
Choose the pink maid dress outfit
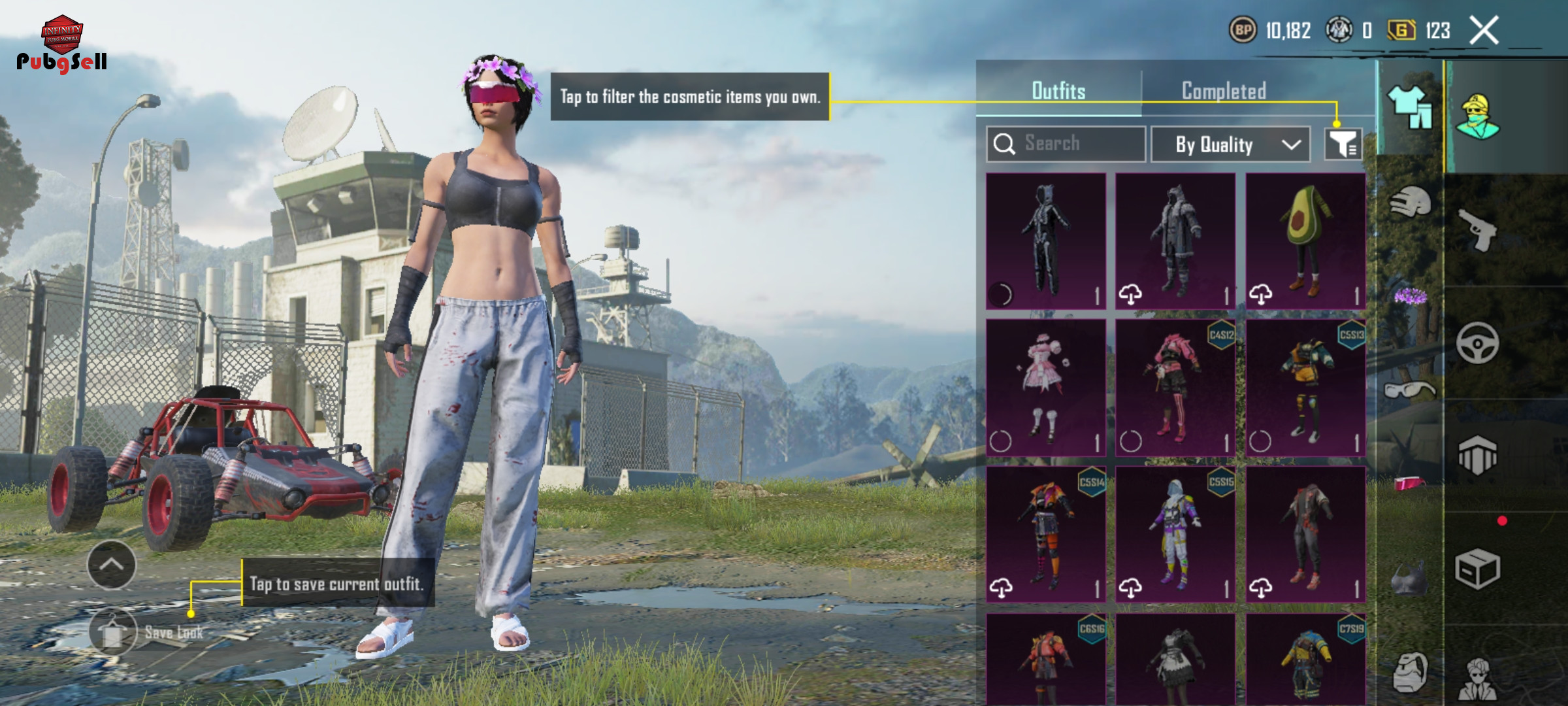pos(1045,387)
